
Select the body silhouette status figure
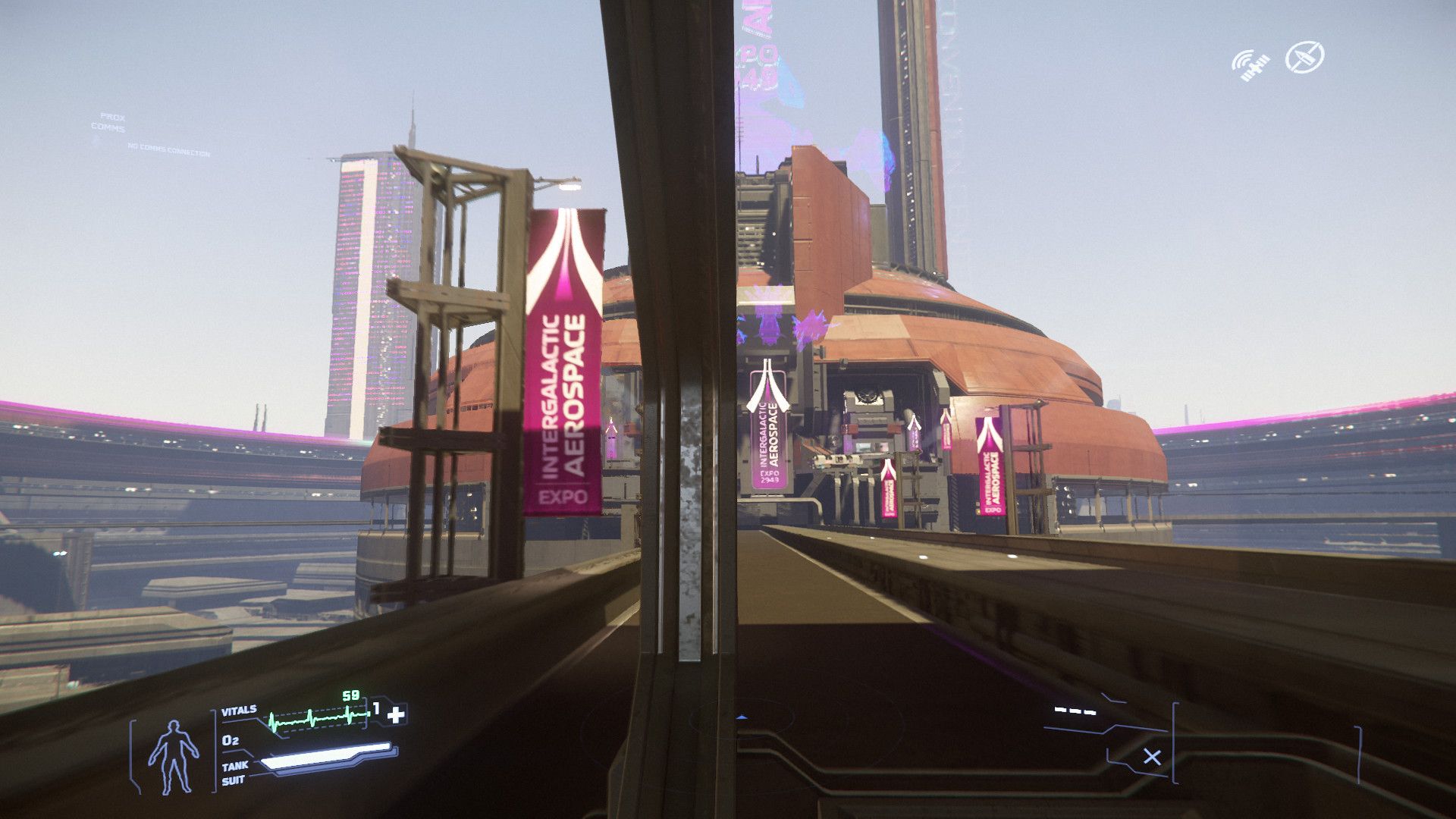(x=174, y=756)
